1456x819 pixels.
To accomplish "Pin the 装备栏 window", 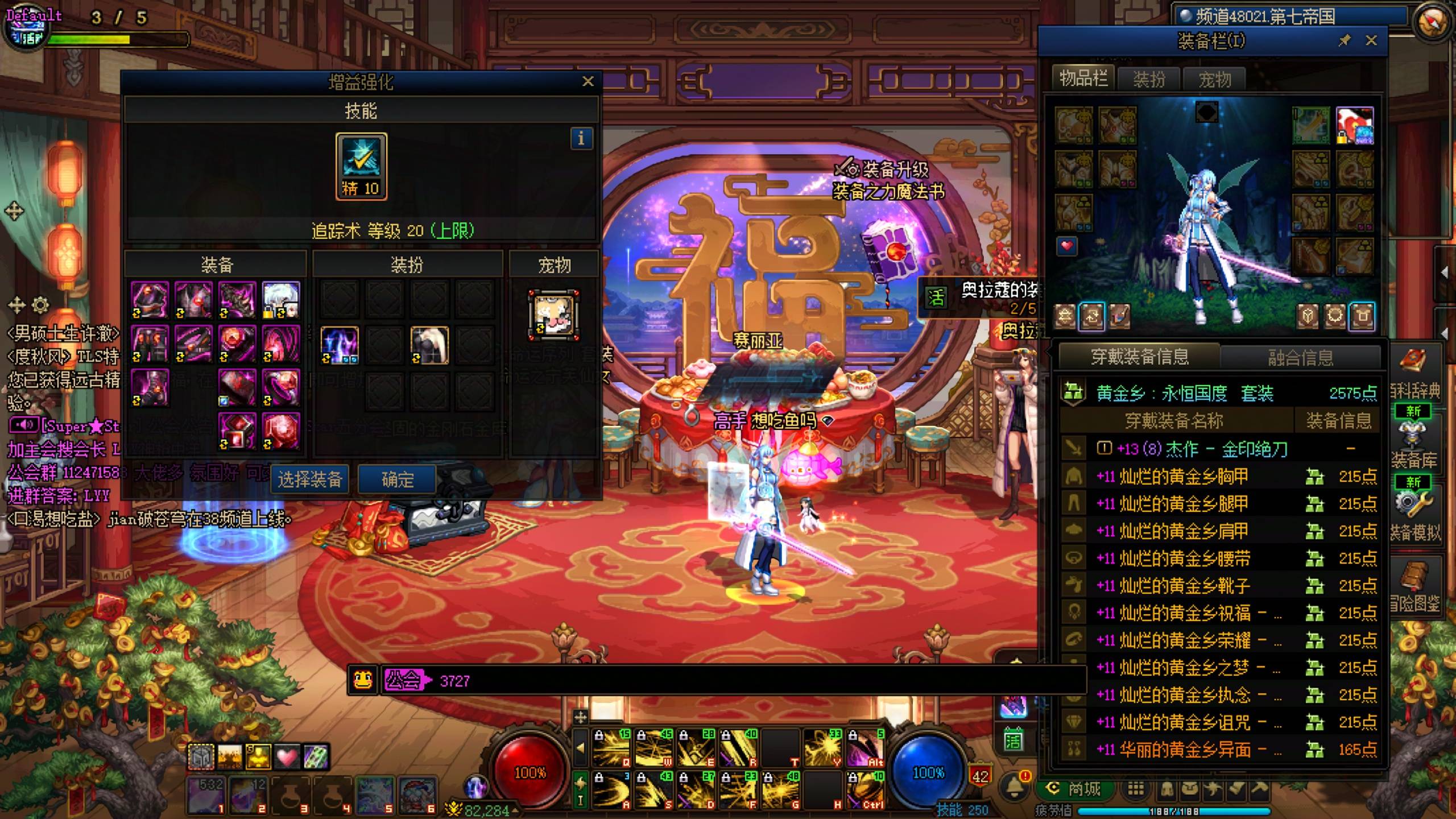I will [1345, 40].
